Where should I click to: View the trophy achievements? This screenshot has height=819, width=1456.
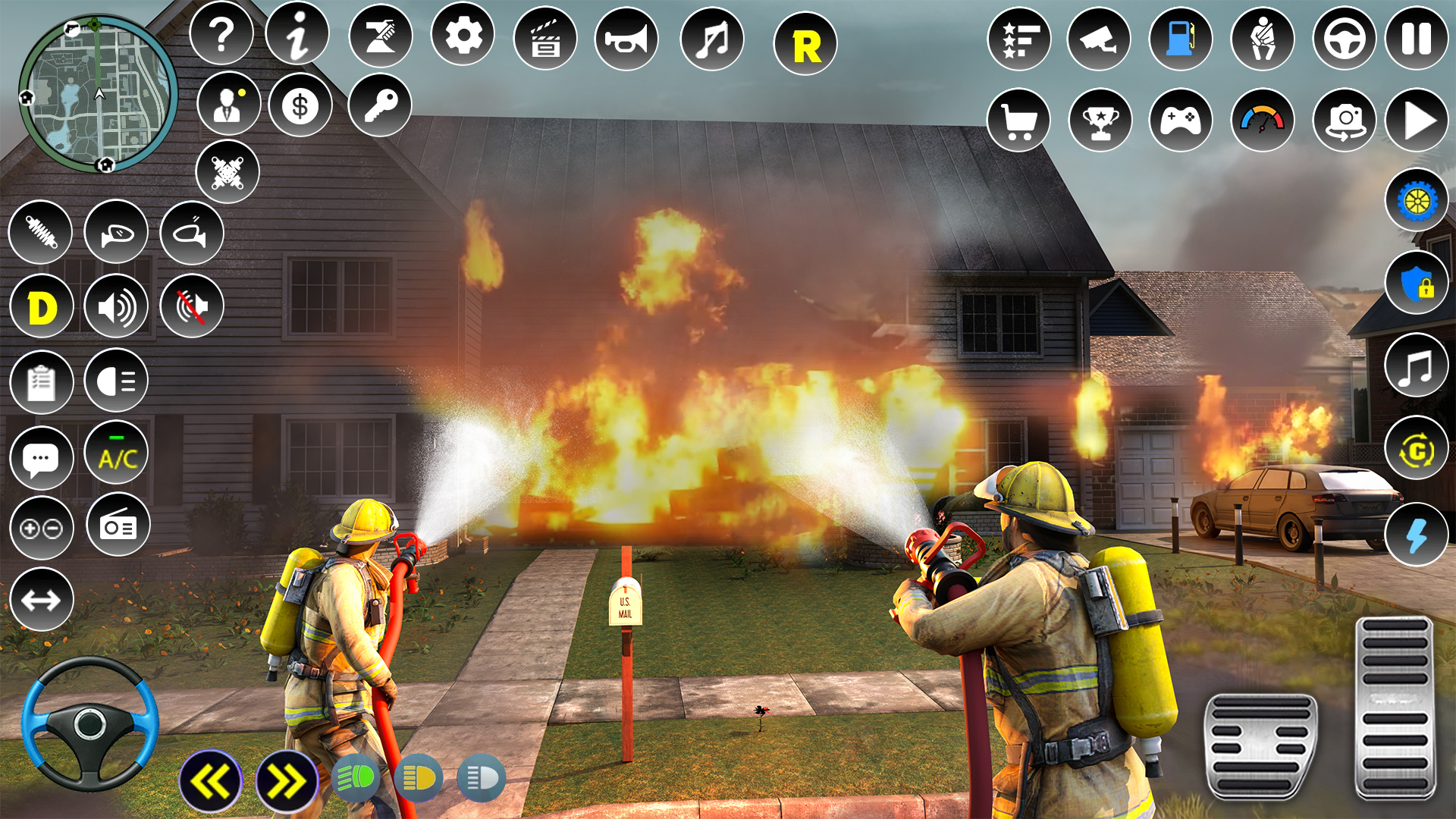coord(1100,120)
